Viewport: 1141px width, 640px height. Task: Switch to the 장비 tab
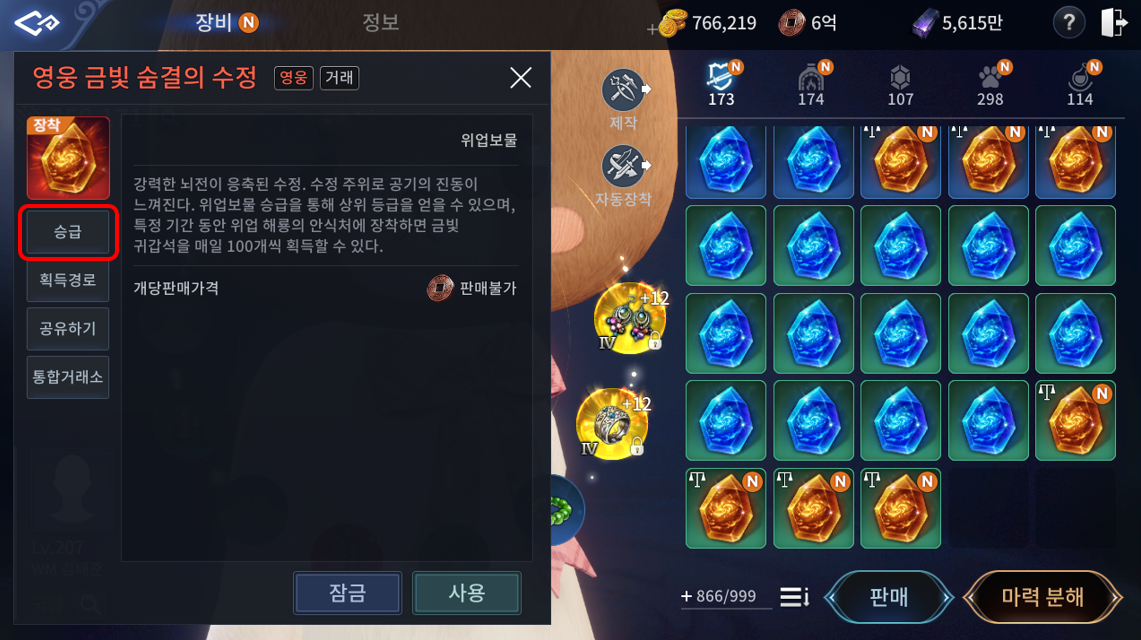pyautogui.click(x=214, y=22)
